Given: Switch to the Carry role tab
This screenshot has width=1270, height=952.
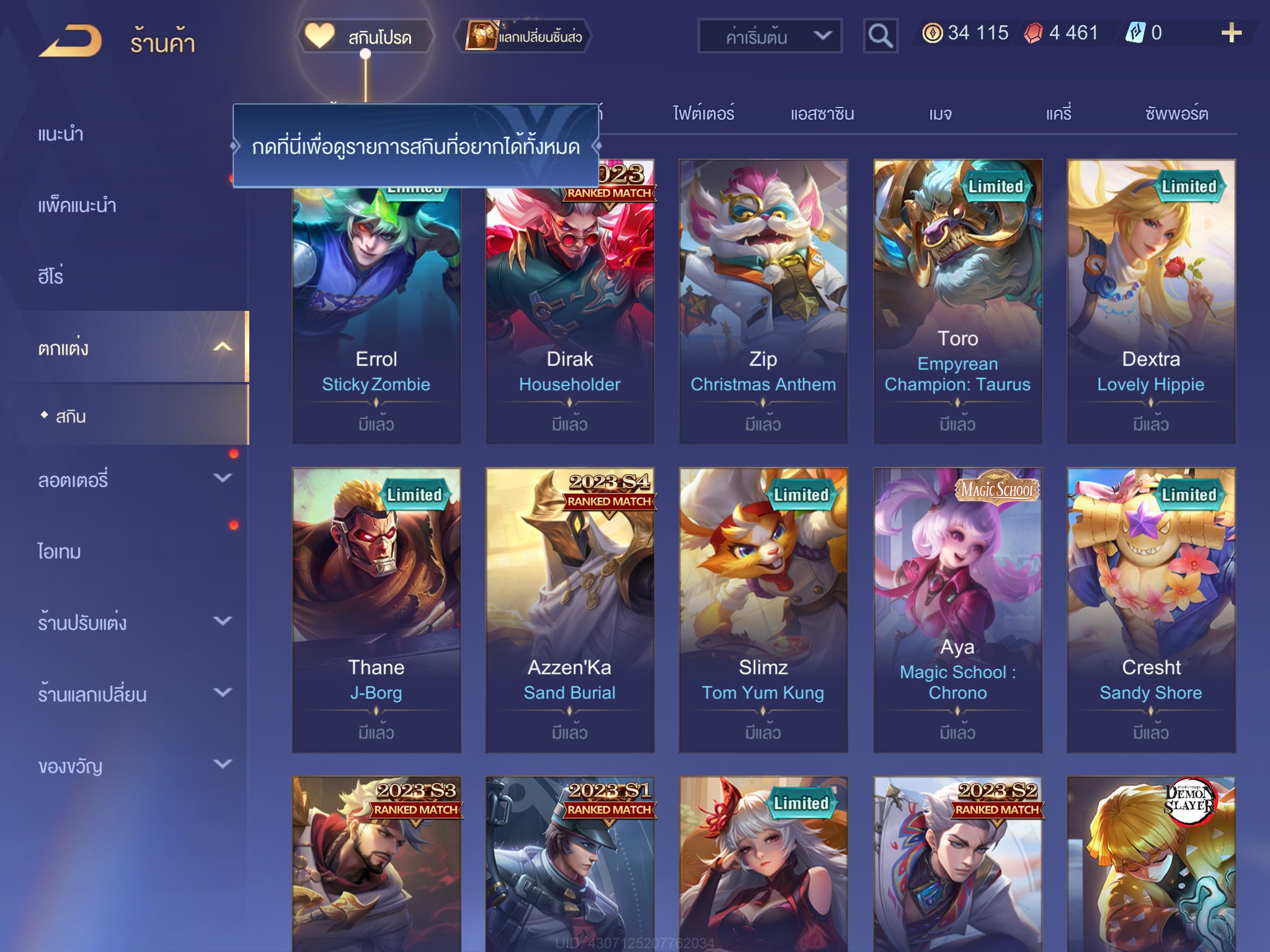Looking at the screenshot, I should pos(1059,113).
